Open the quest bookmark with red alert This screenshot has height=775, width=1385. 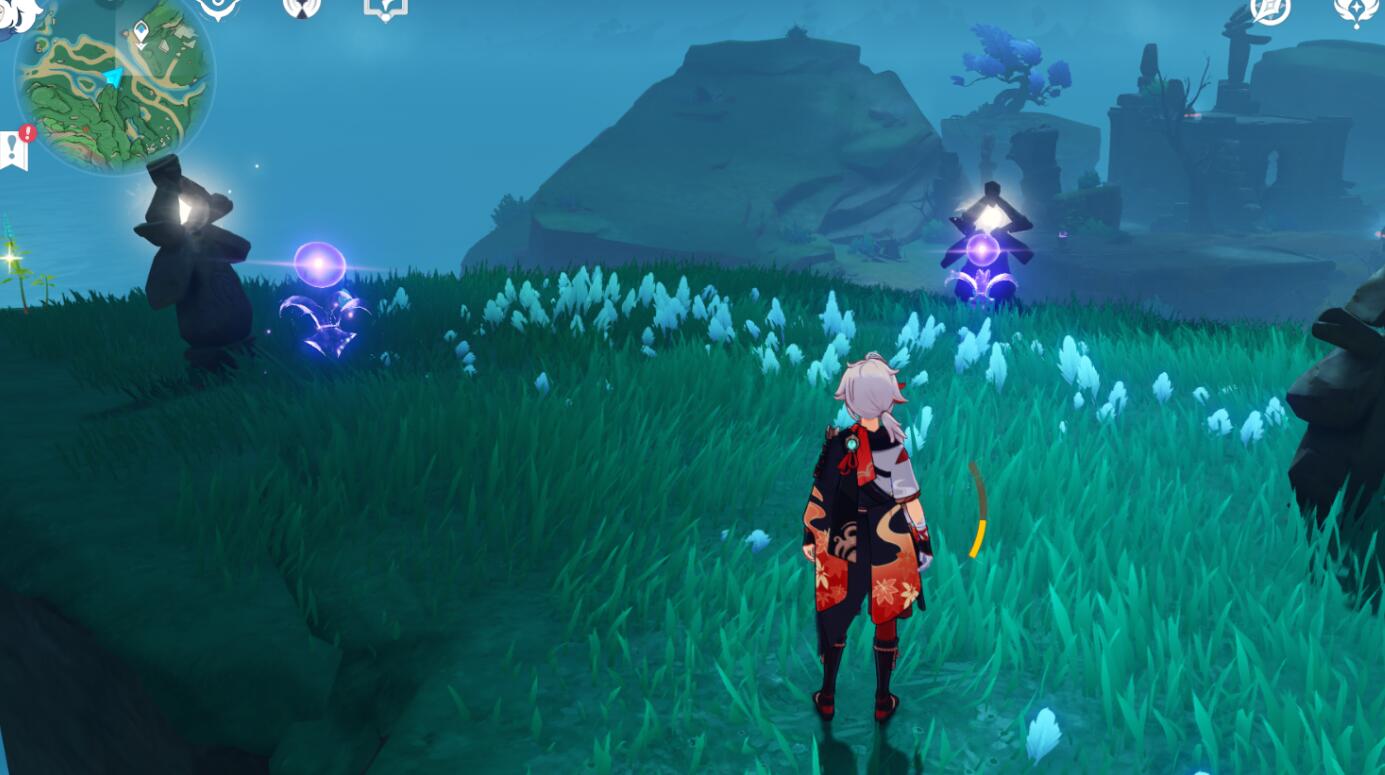[15, 149]
